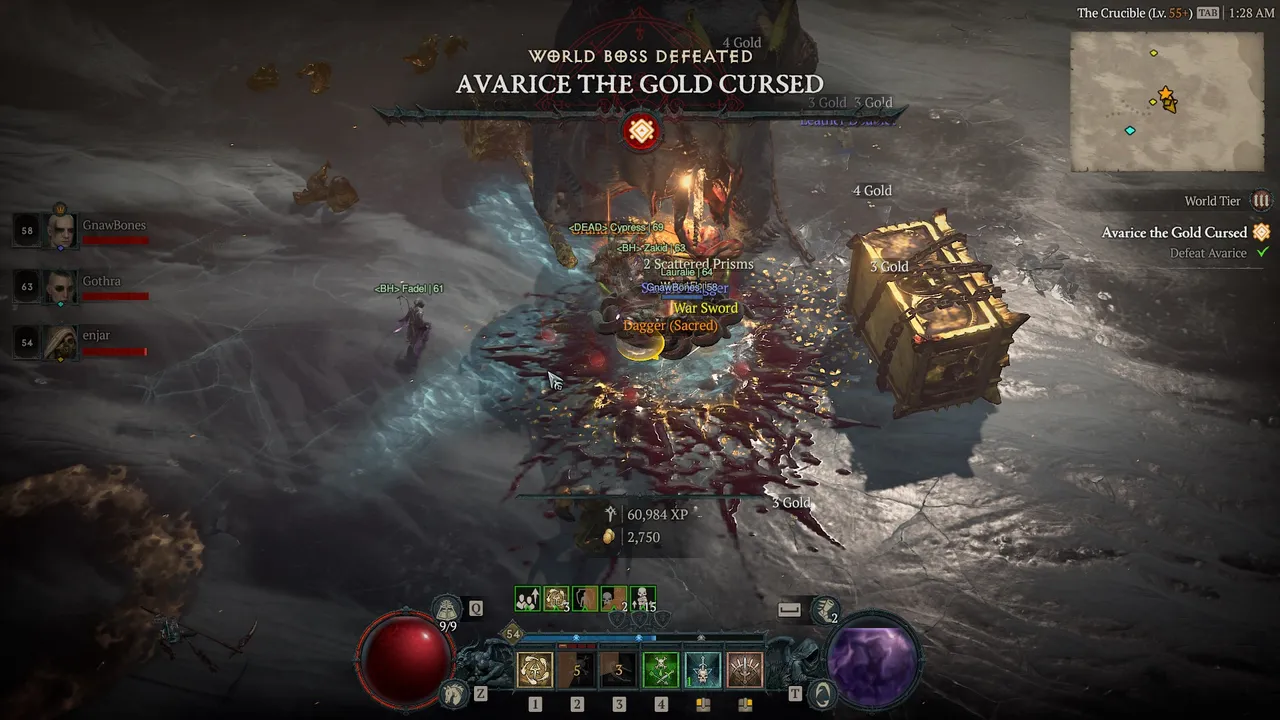Open the Avarice the Gold Cursed objective
Screen dimensions: 1280x720
pyautogui.click(x=1174, y=233)
